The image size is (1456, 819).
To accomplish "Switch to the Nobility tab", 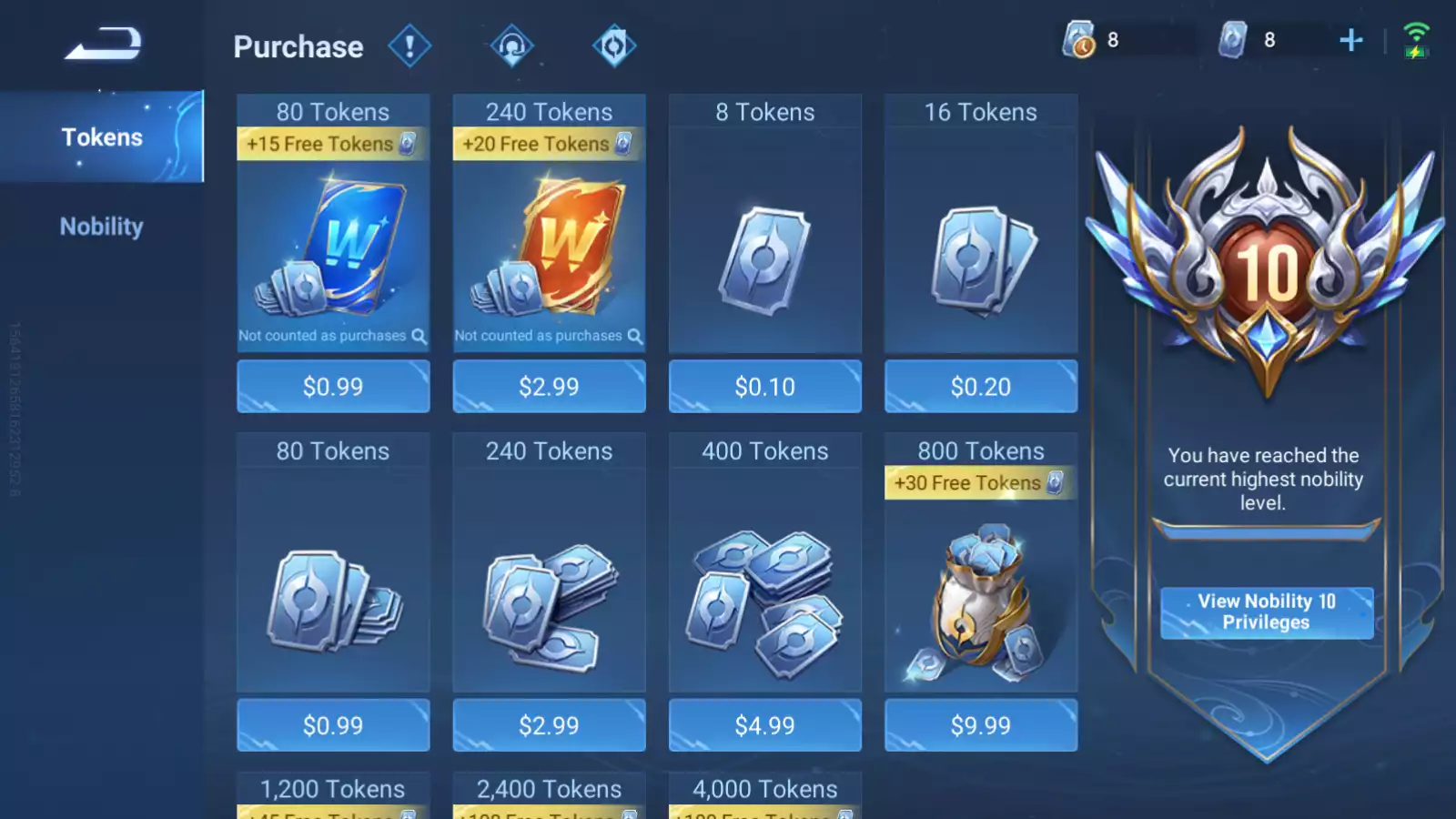I will [102, 227].
